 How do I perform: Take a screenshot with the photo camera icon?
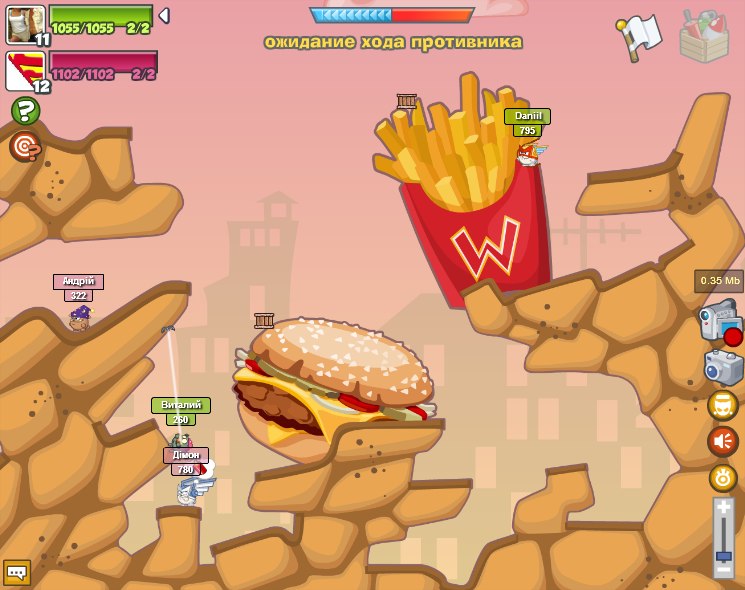point(723,367)
